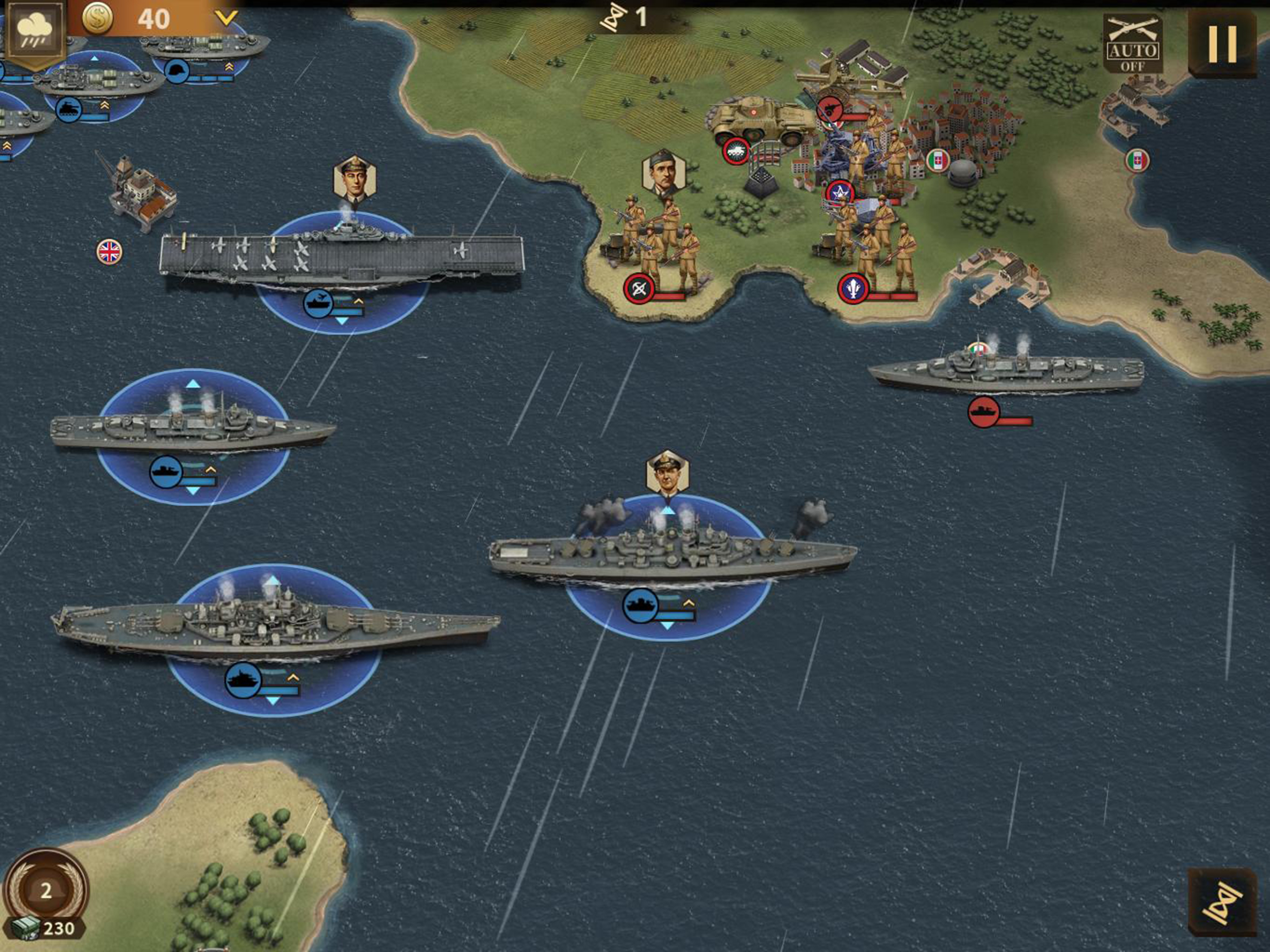
Task: Toggle the AUTO battle switch
Action: [x=1132, y=45]
